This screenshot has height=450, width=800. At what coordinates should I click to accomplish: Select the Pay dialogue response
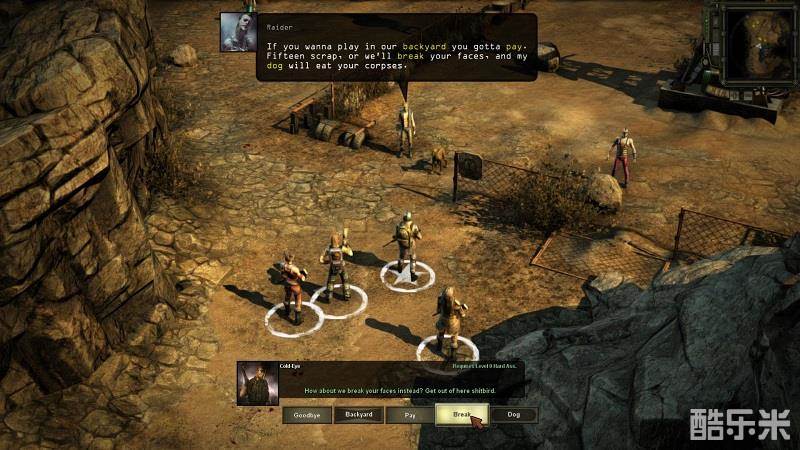pyautogui.click(x=410, y=415)
